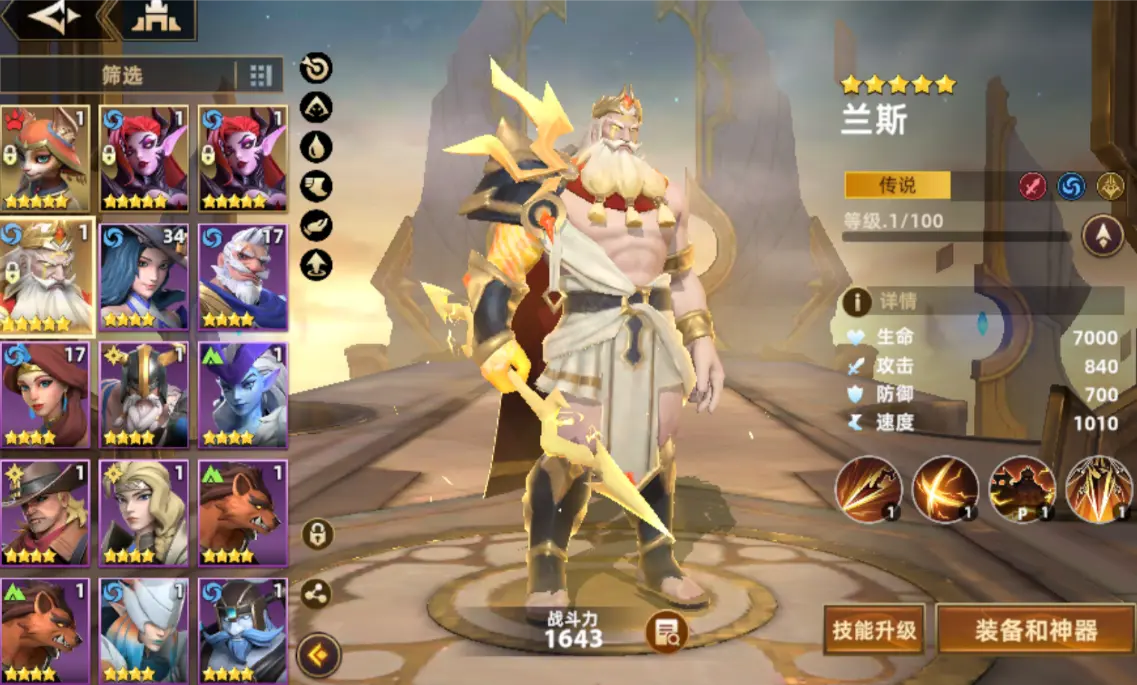The image size is (1137, 685).
Task: Collapse hero list with yellow arrow
Action: click(319, 656)
